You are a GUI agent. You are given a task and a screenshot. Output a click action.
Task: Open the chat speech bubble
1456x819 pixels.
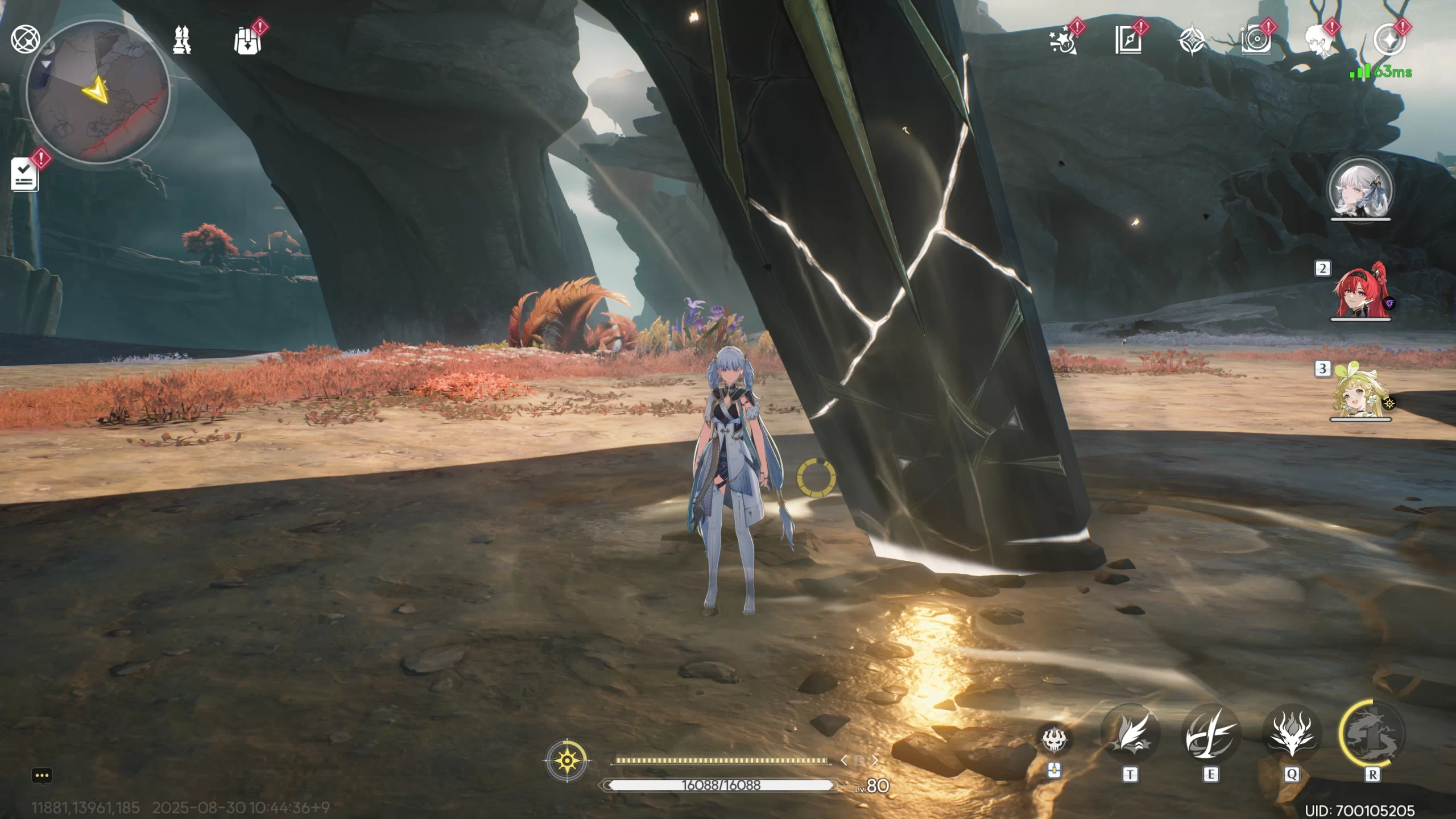(42, 776)
